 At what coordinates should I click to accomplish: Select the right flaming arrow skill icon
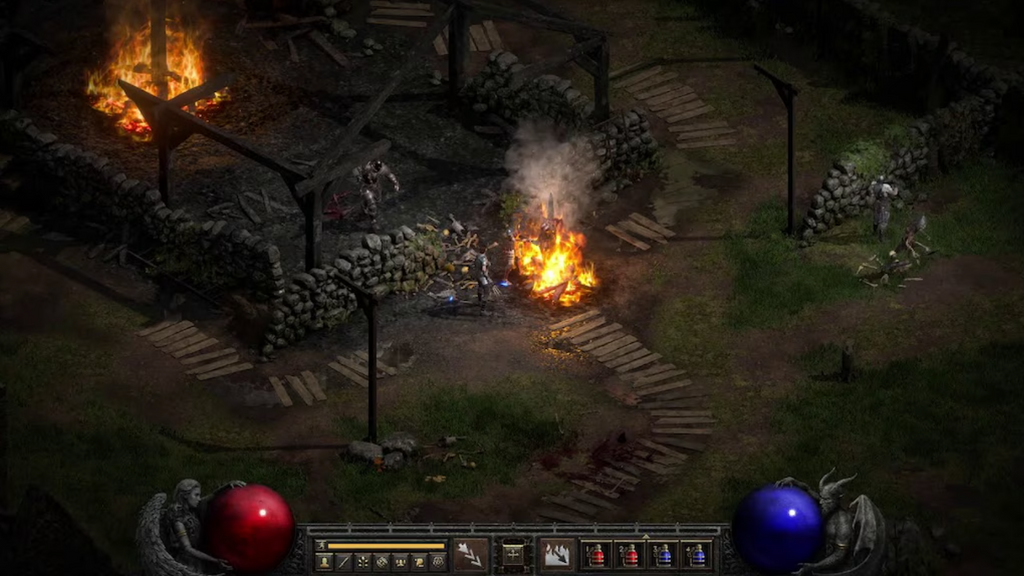[558, 554]
